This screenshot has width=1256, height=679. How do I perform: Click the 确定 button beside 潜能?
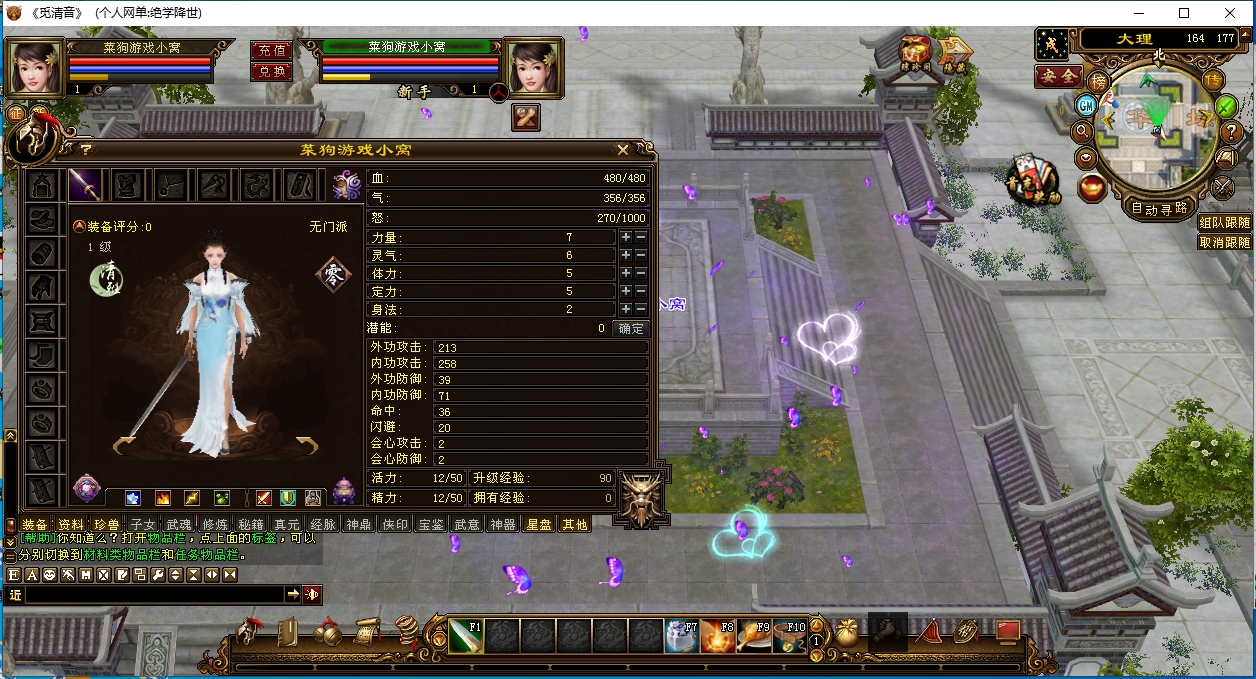[631, 328]
